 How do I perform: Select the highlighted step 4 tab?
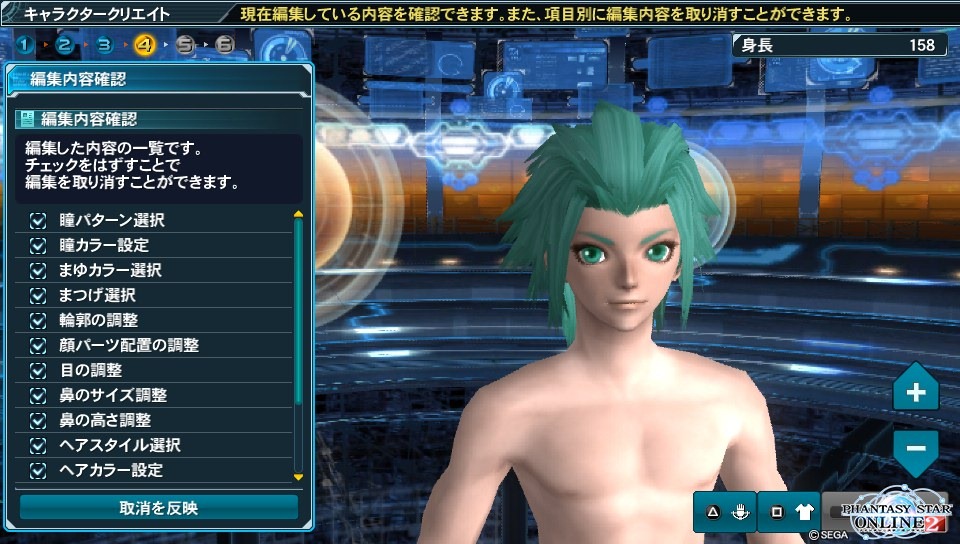[x=144, y=44]
